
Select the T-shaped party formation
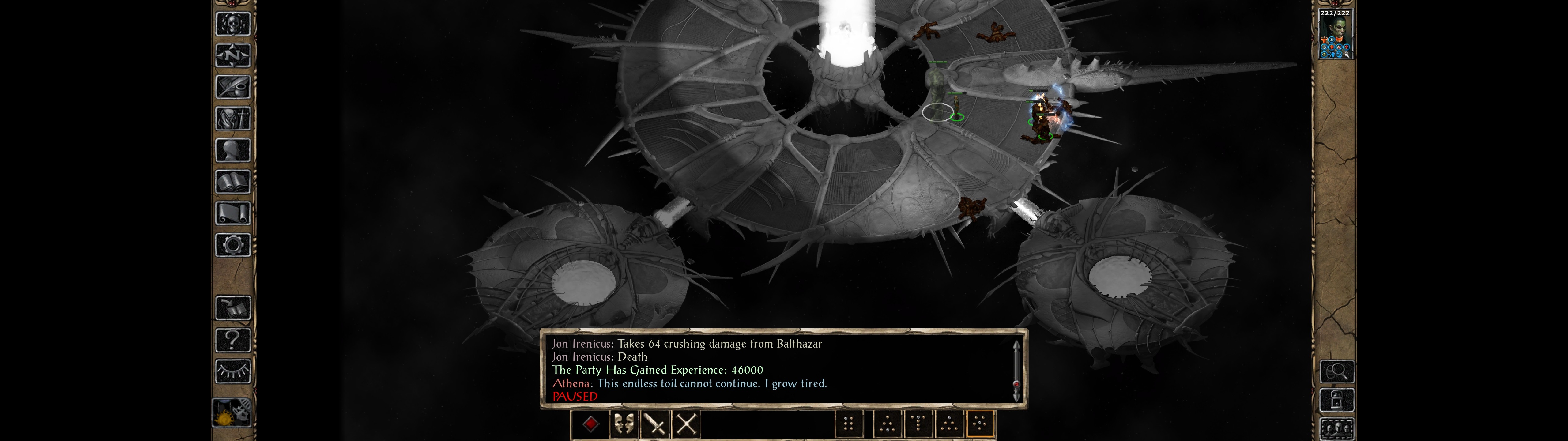918,423
